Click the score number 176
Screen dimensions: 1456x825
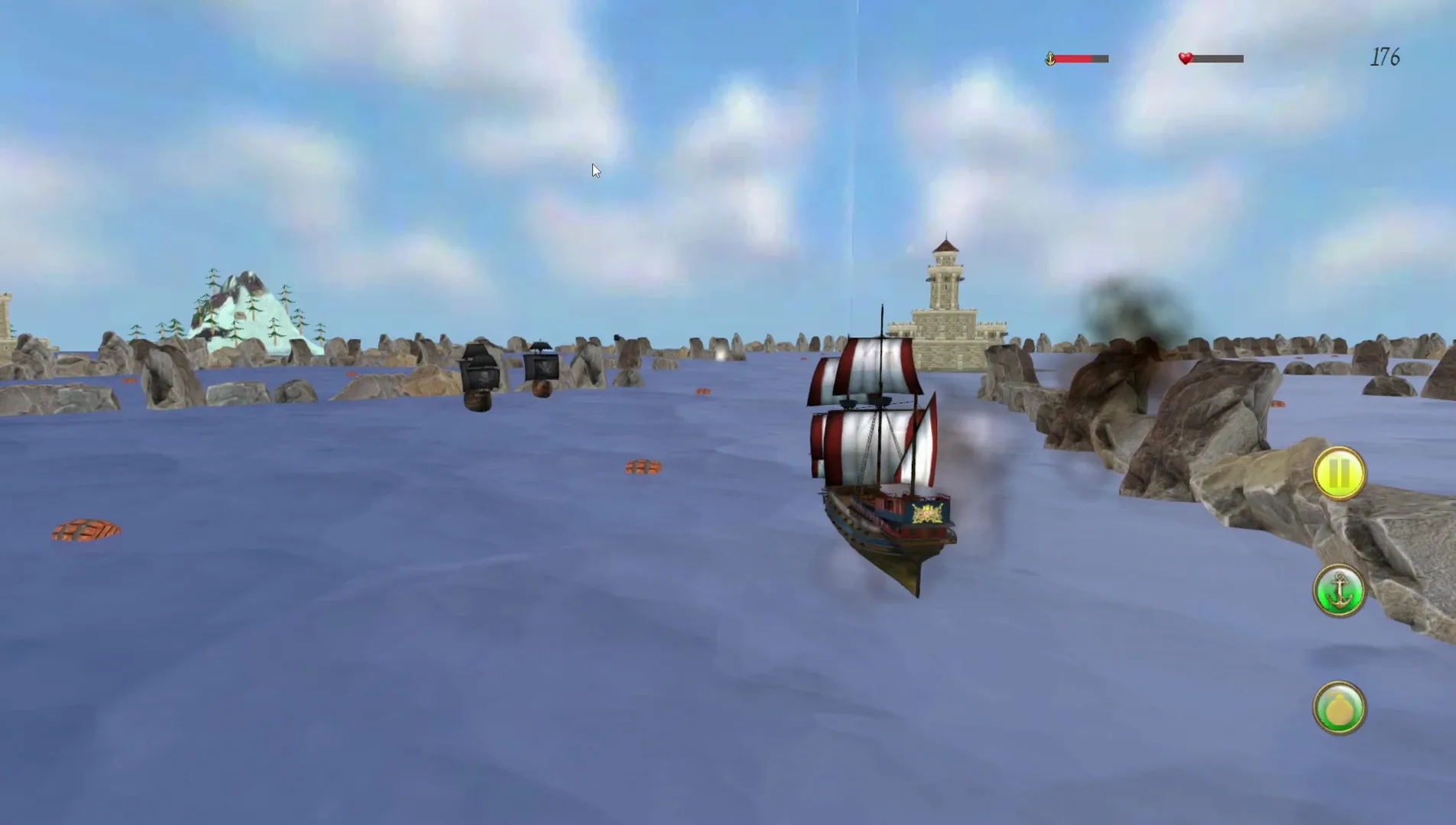1386,57
